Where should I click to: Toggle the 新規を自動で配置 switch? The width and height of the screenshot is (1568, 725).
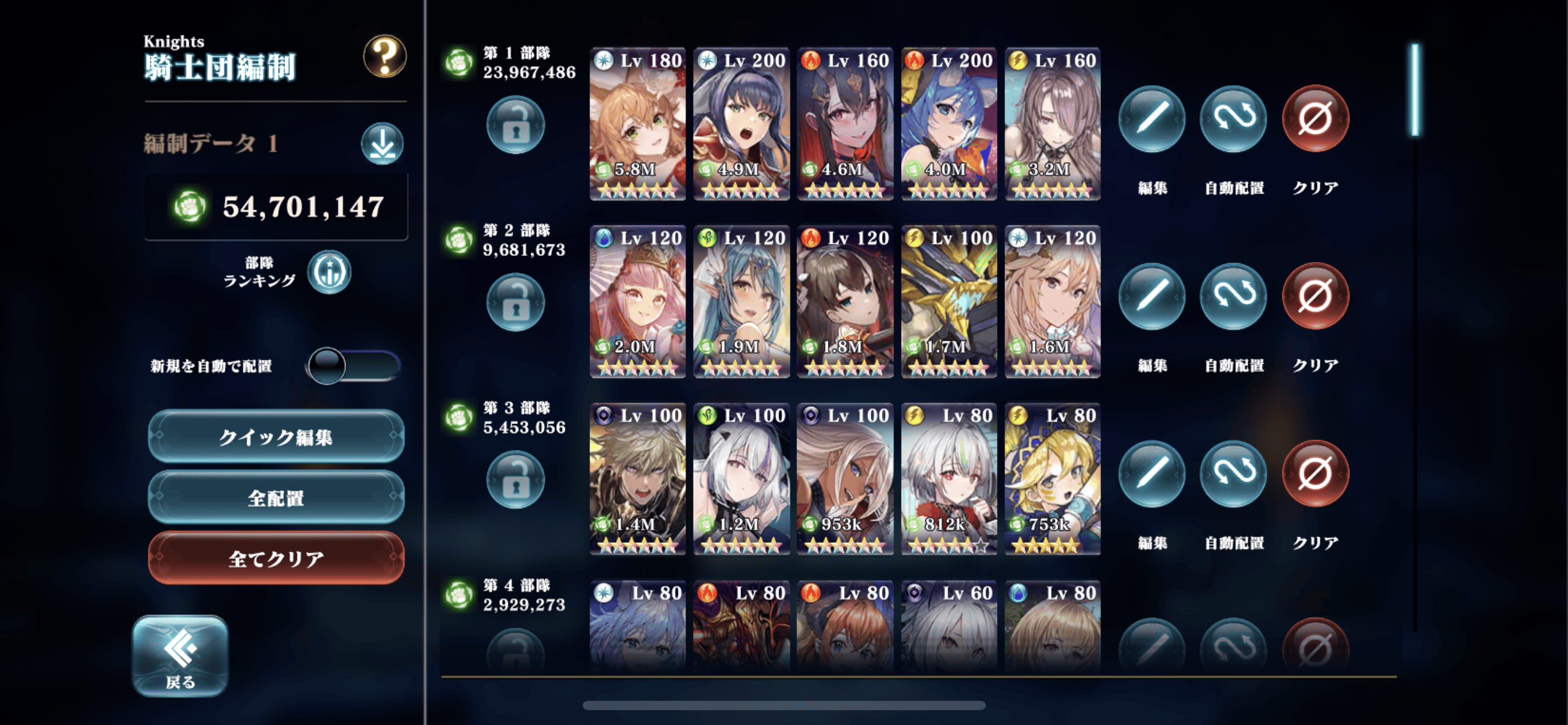354,366
